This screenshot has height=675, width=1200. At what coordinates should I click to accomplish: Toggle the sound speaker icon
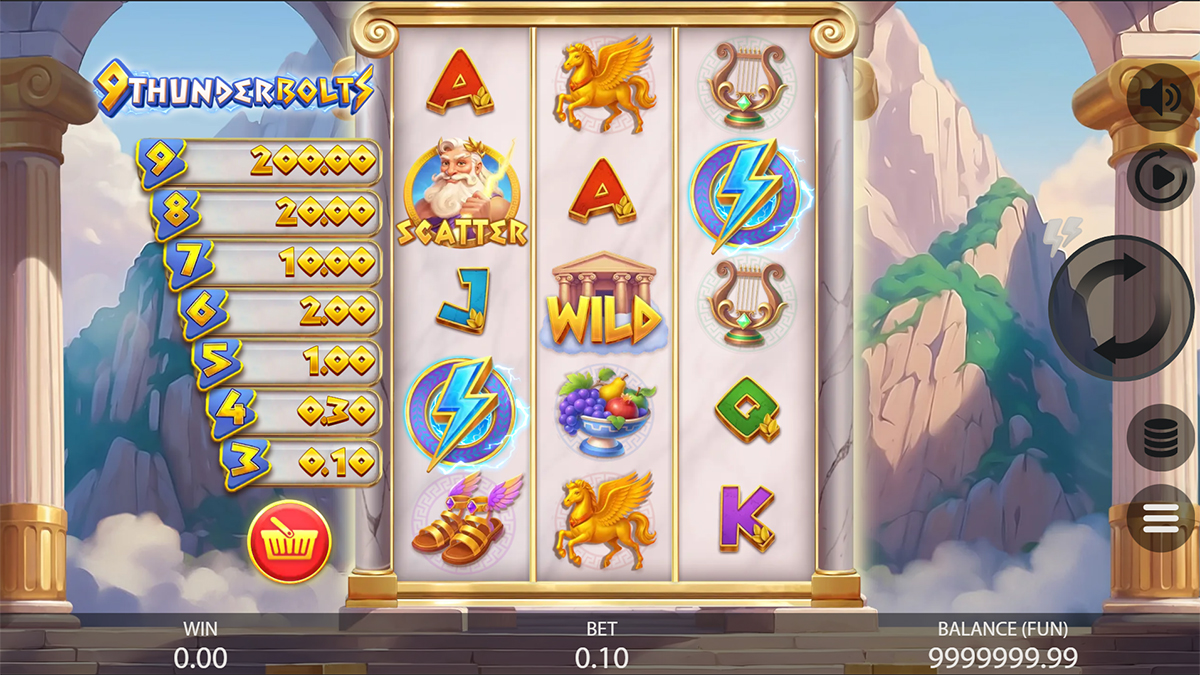(1160, 98)
